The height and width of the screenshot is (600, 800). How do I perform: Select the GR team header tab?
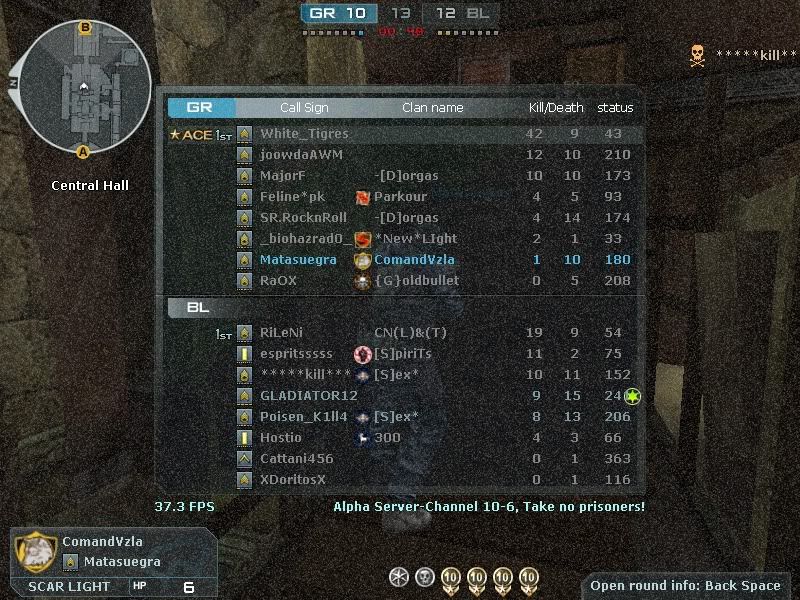pyautogui.click(x=202, y=108)
